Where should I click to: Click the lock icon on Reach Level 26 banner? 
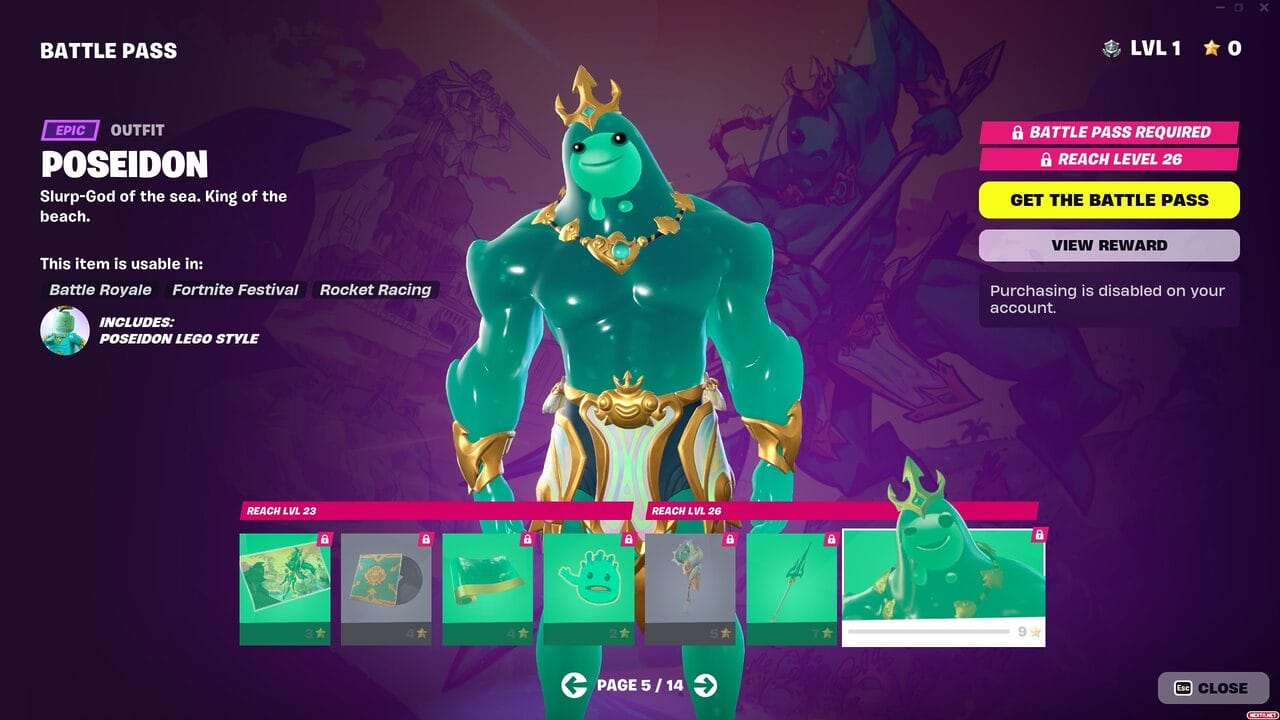(1046, 158)
